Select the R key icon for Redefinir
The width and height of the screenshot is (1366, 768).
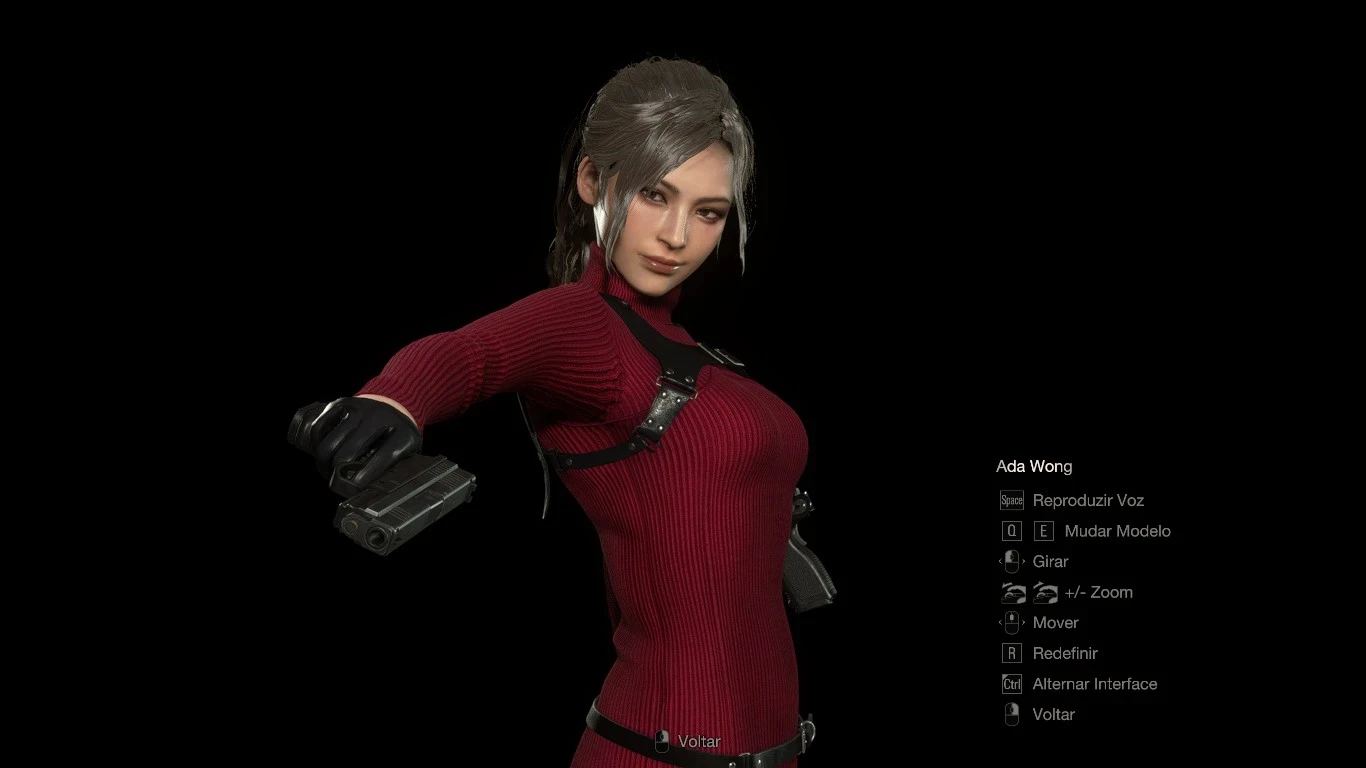tap(1011, 653)
